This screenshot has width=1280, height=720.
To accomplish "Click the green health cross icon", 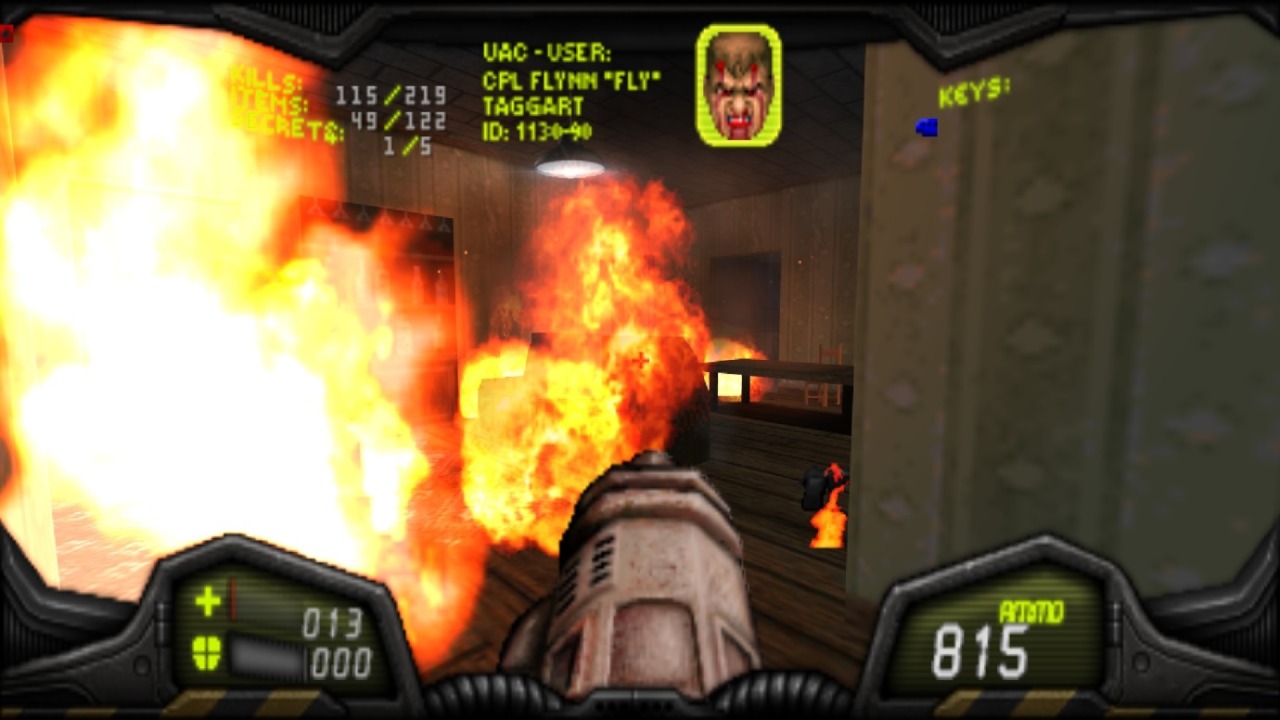I will point(208,601).
